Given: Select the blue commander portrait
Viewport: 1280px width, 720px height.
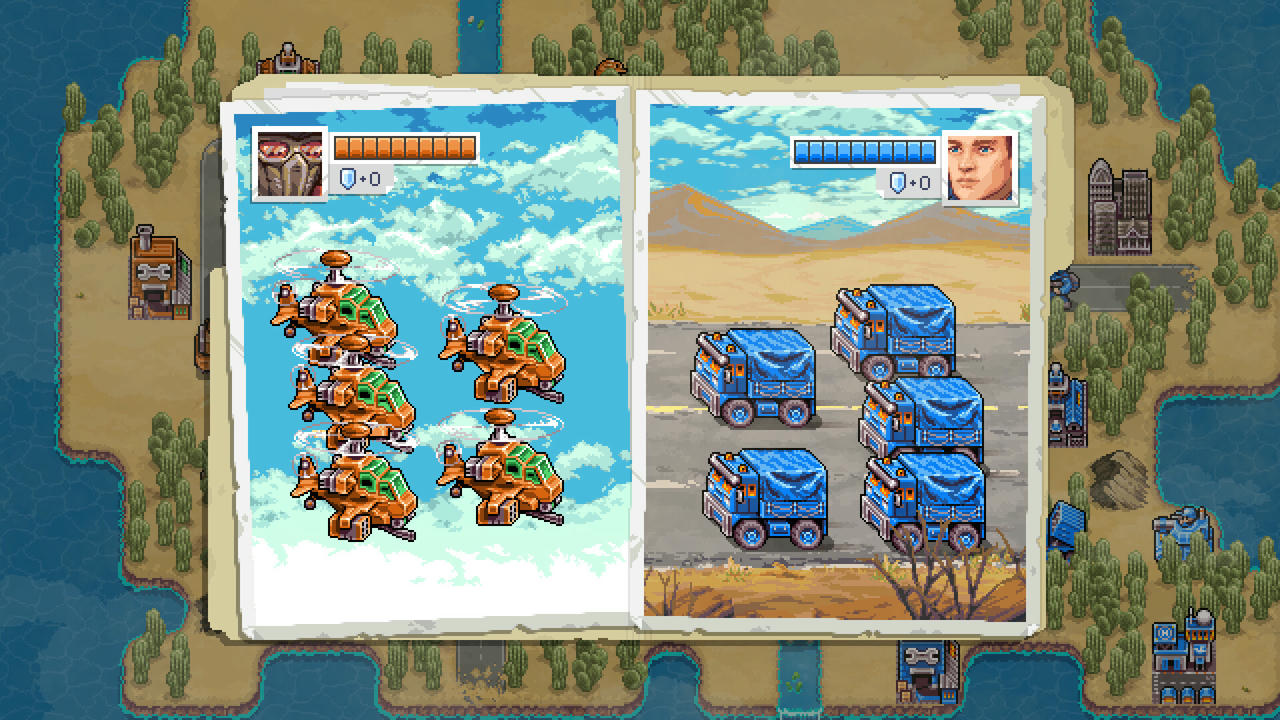Looking at the screenshot, I should point(980,166).
